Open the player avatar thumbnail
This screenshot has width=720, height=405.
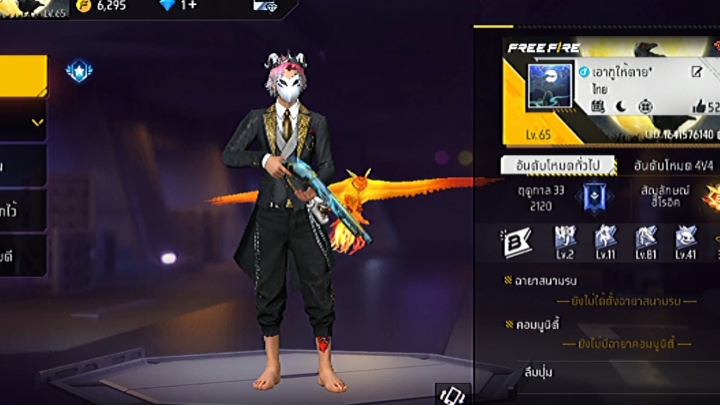[549, 92]
